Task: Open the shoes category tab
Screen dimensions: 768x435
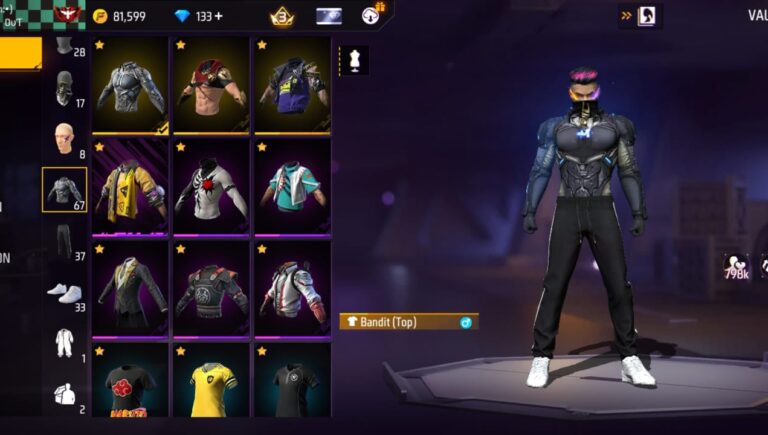Action: 65,292
